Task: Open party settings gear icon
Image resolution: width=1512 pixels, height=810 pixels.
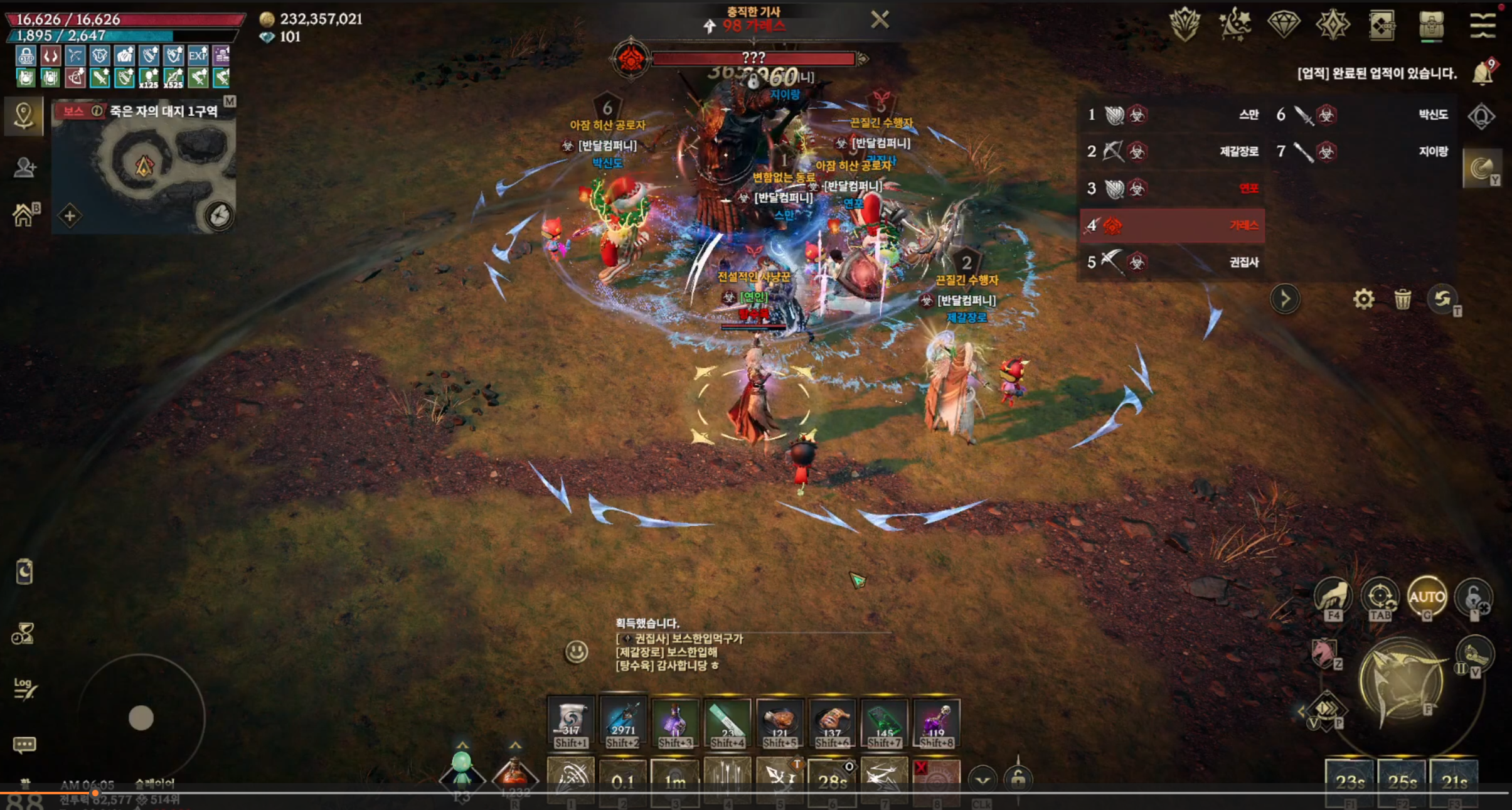Action: click(x=1363, y=299)
